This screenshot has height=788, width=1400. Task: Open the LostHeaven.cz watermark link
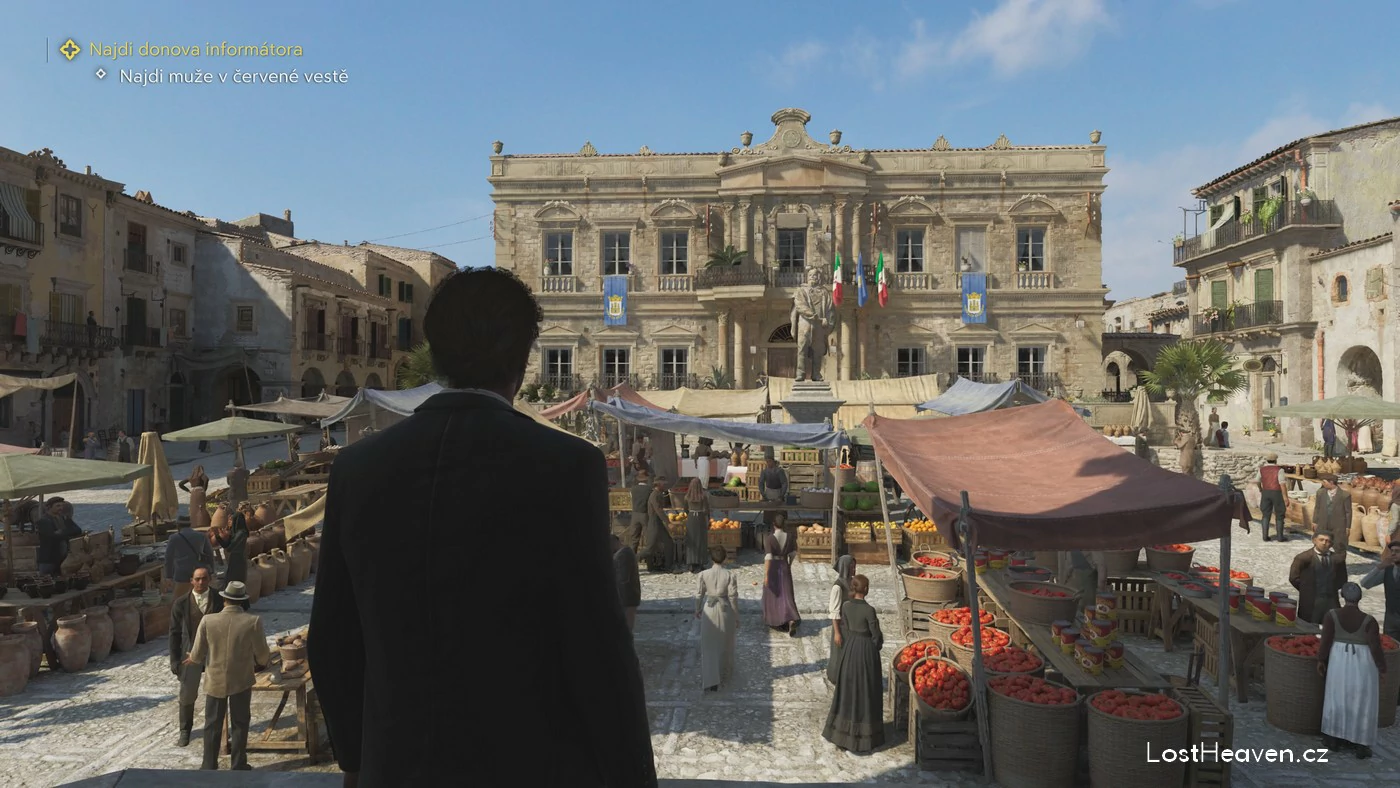point(1237,753)
